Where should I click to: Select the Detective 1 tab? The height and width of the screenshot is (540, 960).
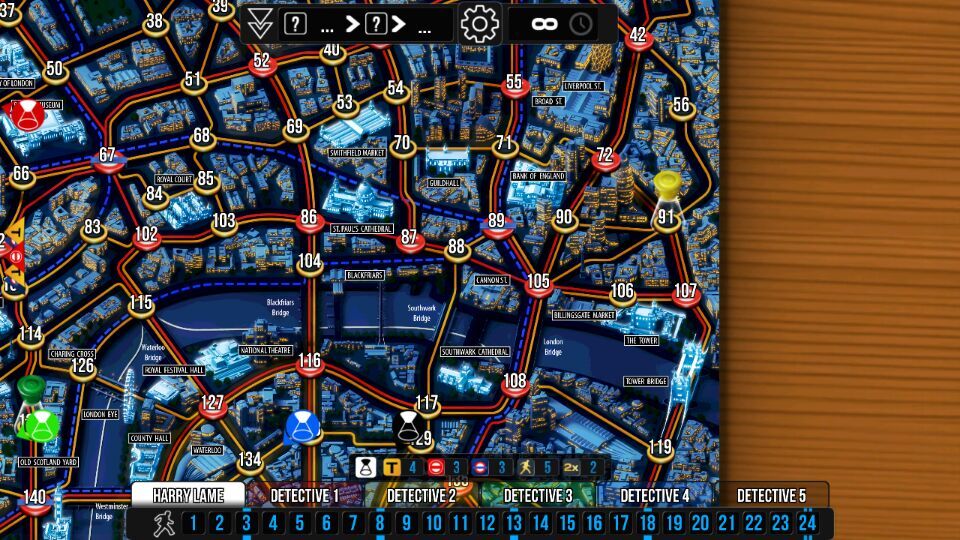pyautogui.click(x=304, y=495)
